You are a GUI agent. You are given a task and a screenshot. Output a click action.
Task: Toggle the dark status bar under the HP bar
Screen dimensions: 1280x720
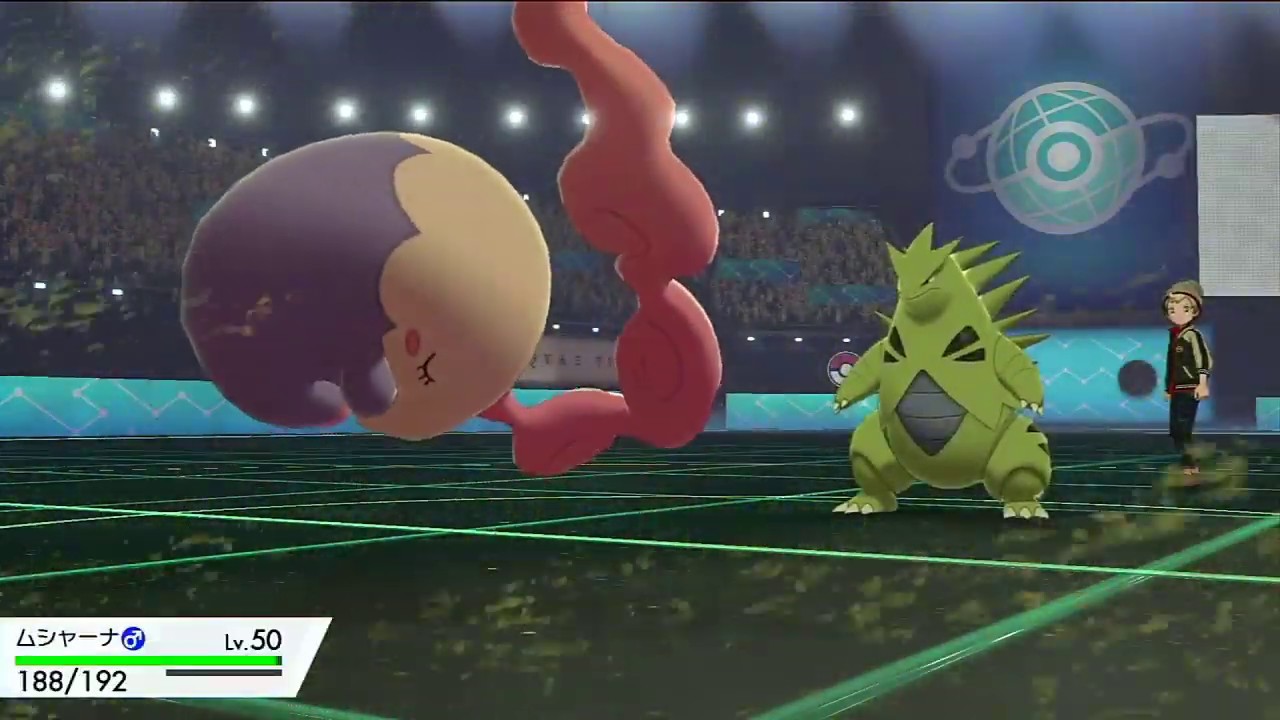(x=222, y=674)
